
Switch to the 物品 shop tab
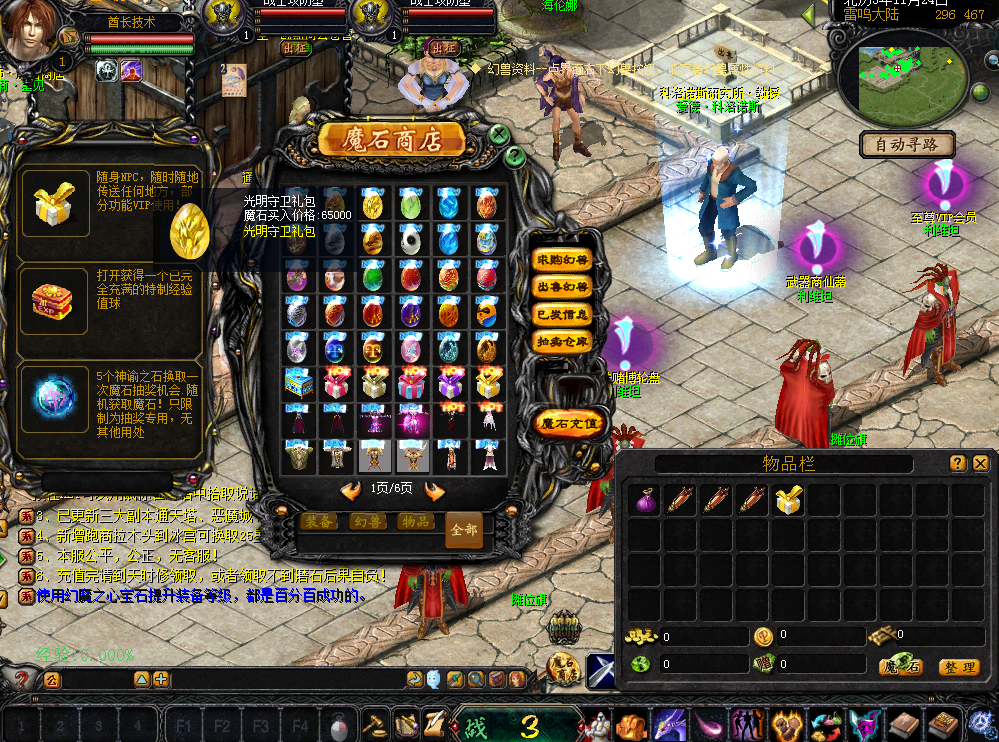click(415, 521)
